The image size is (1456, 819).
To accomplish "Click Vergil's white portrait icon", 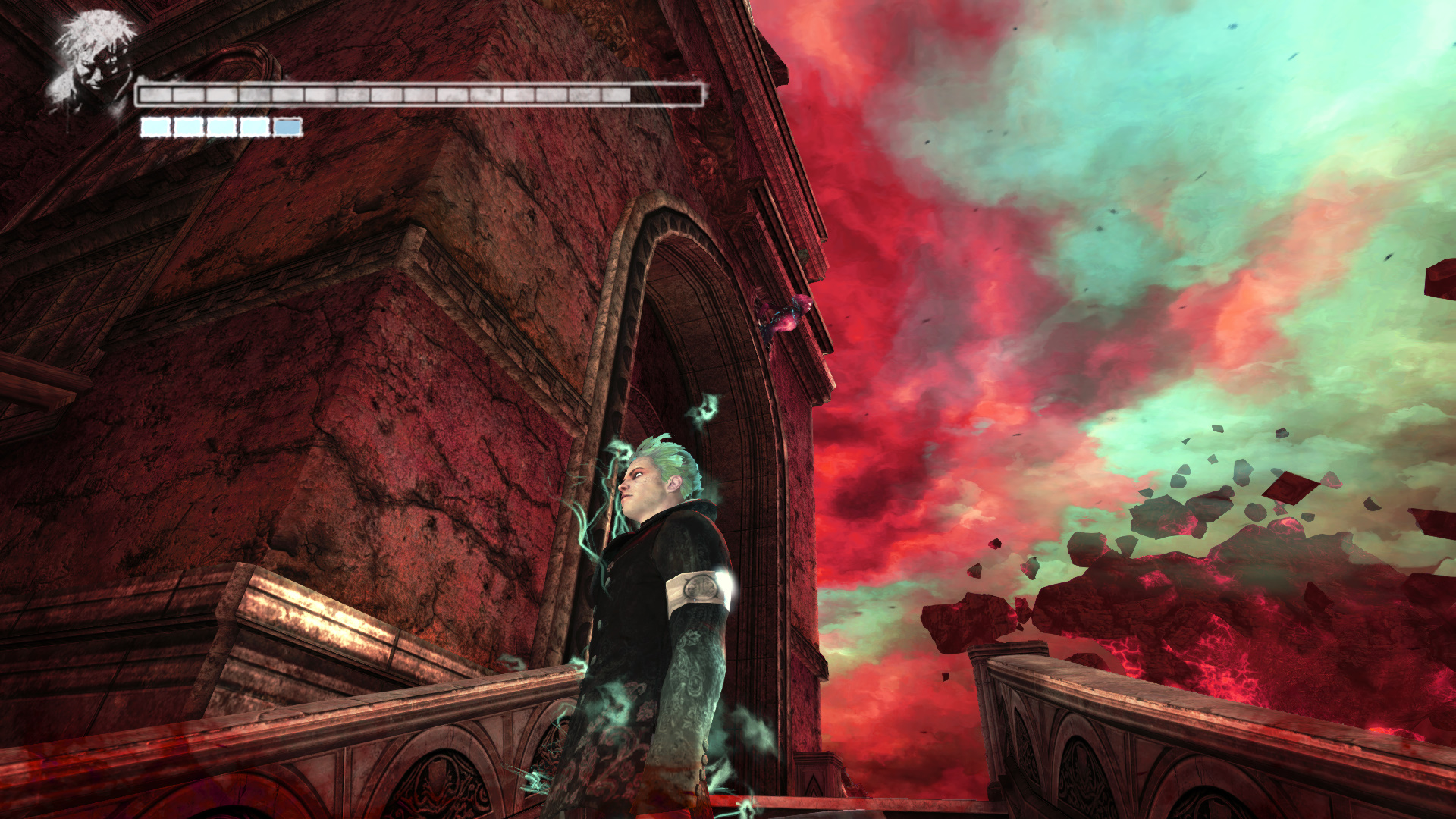I will (91, 64).
